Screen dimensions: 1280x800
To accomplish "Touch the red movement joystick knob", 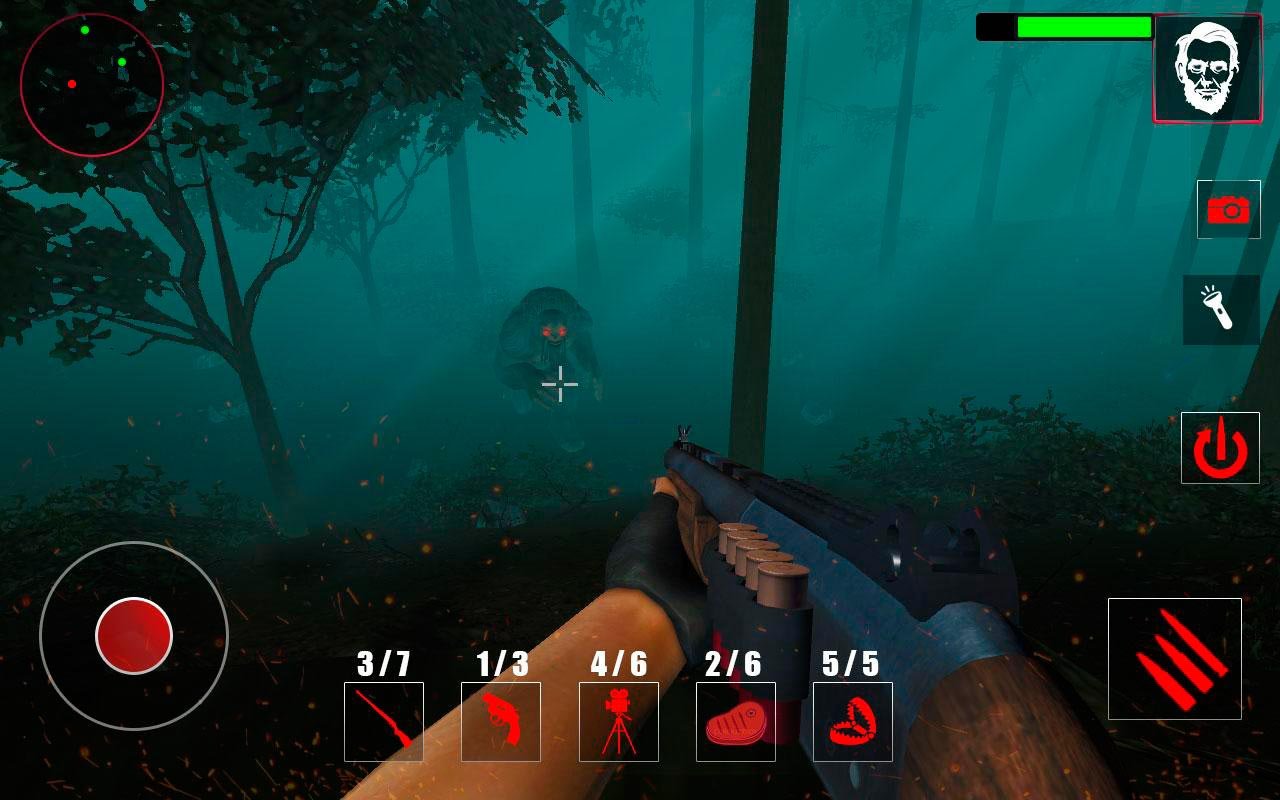I will pos(134,636).
